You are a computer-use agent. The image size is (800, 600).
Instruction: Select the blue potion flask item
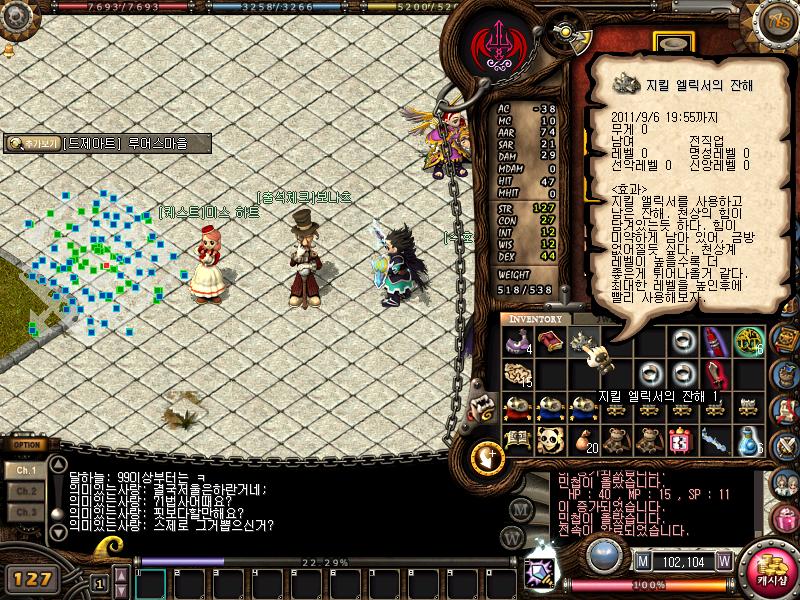pyautogui.click(x=748, y=440)
